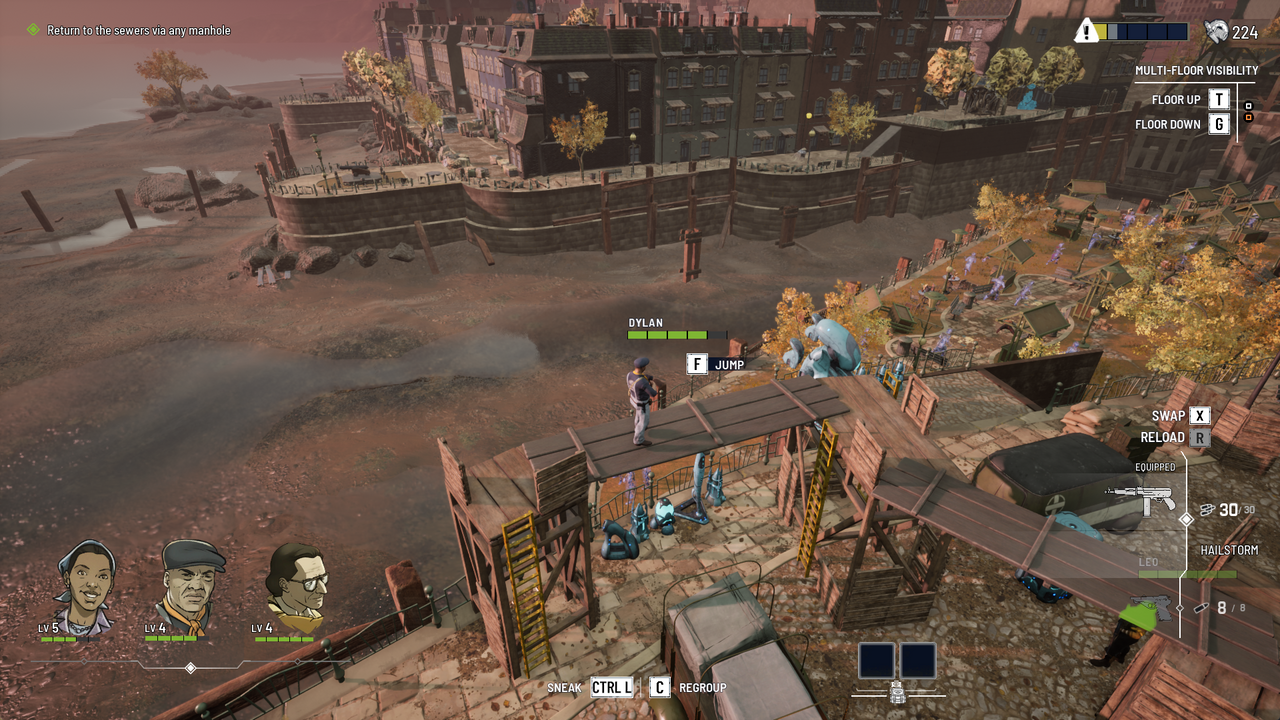Toggle Floor Up visibility with the T key button
The width and height of the screenshot is (1280, 720).
click(x=1217, y=99)
